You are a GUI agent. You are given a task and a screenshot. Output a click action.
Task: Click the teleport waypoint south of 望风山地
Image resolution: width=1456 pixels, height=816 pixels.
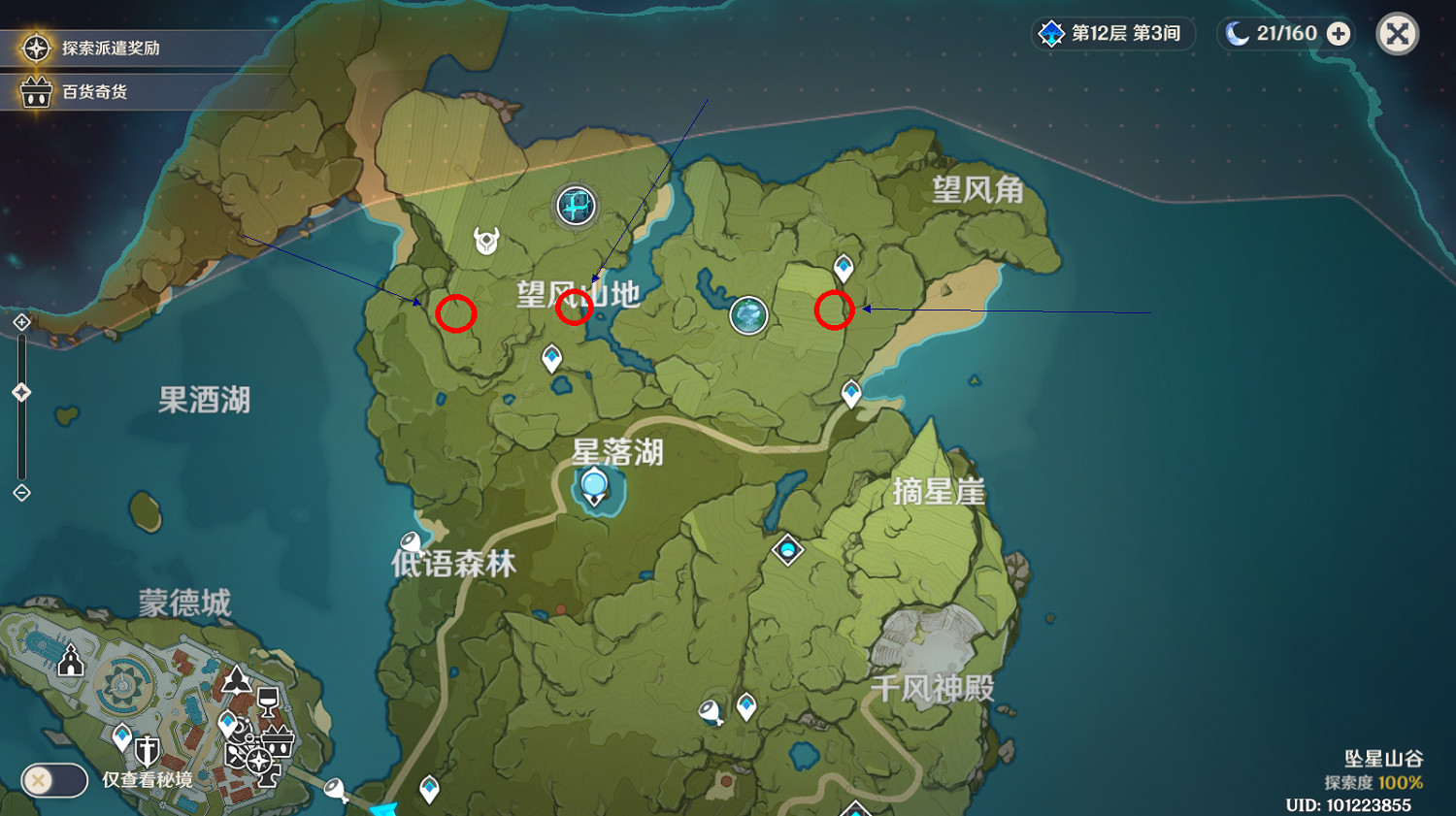549,359
